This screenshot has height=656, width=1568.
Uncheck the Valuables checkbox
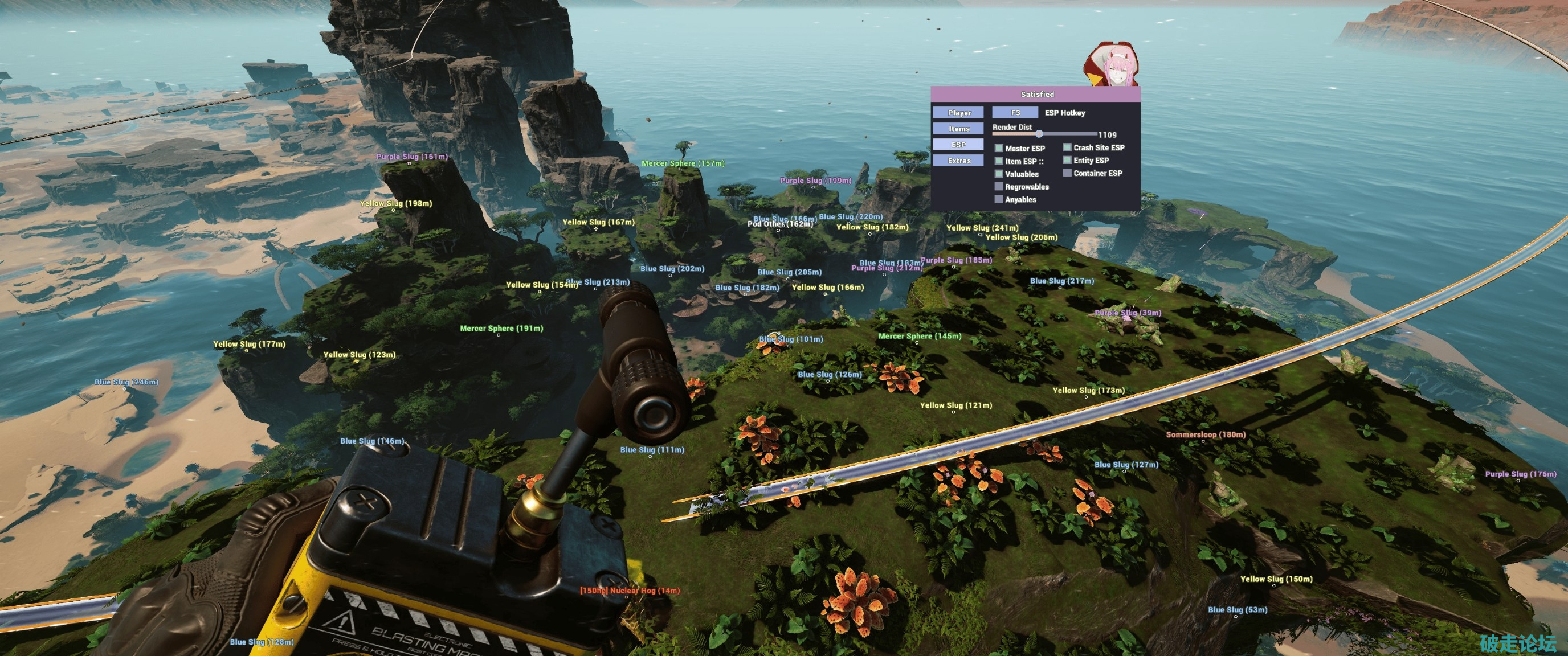click(x=999, y=174)
